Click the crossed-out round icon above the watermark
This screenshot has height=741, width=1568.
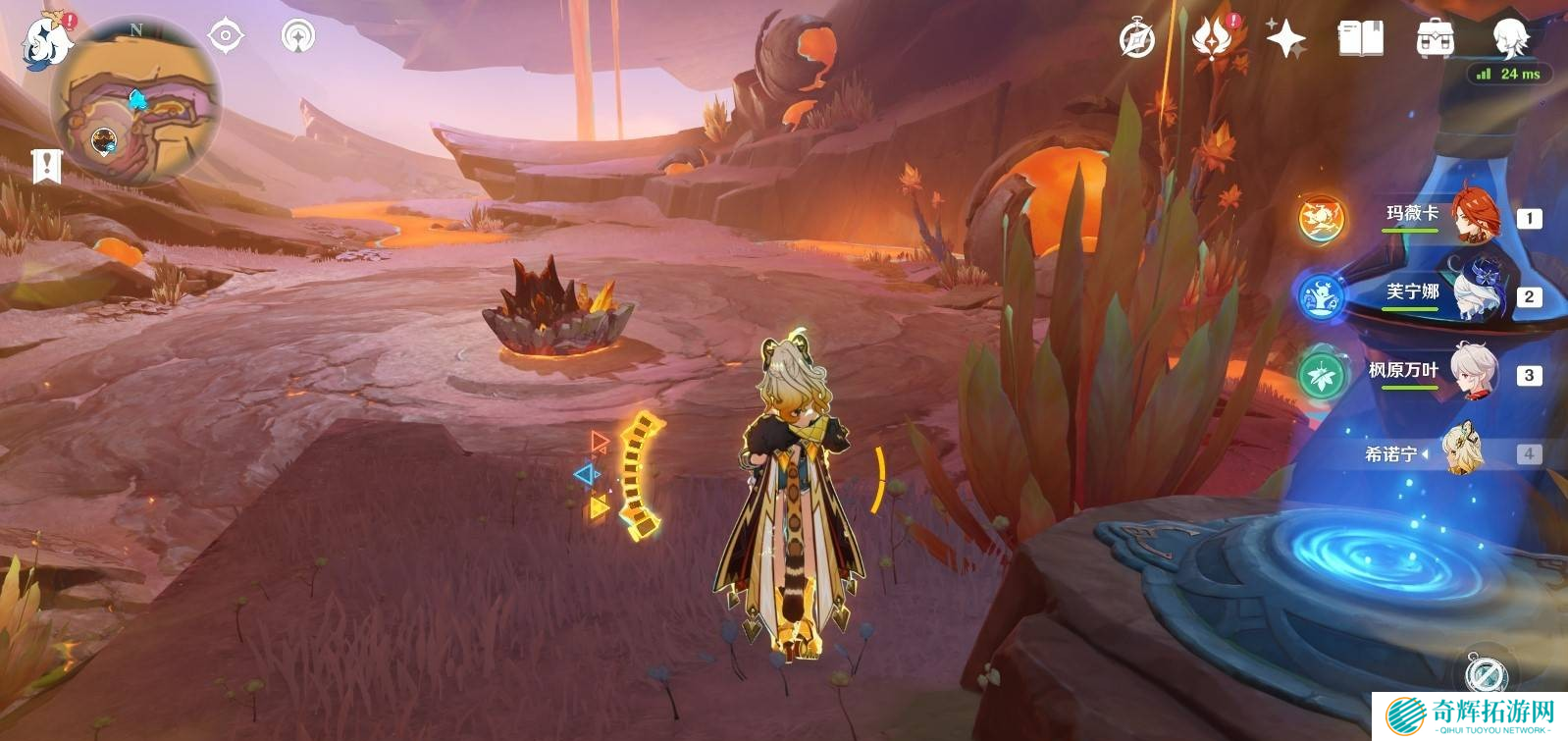click(1486, 674)
